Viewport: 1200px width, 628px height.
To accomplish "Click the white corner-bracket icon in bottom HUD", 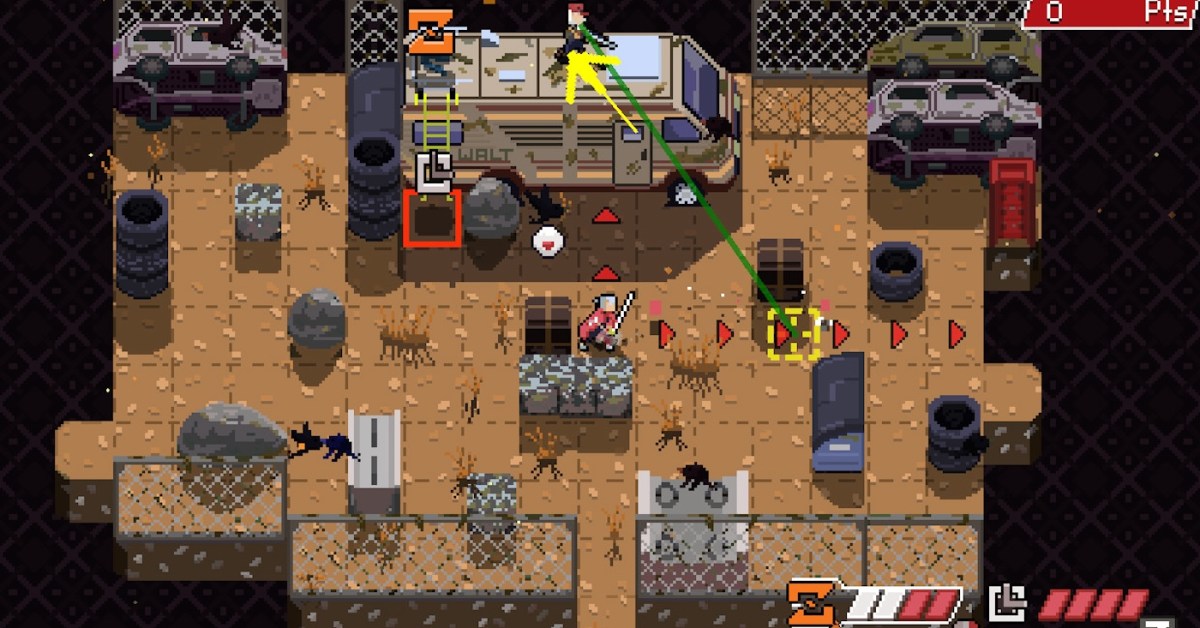I will coord(1007,604).
